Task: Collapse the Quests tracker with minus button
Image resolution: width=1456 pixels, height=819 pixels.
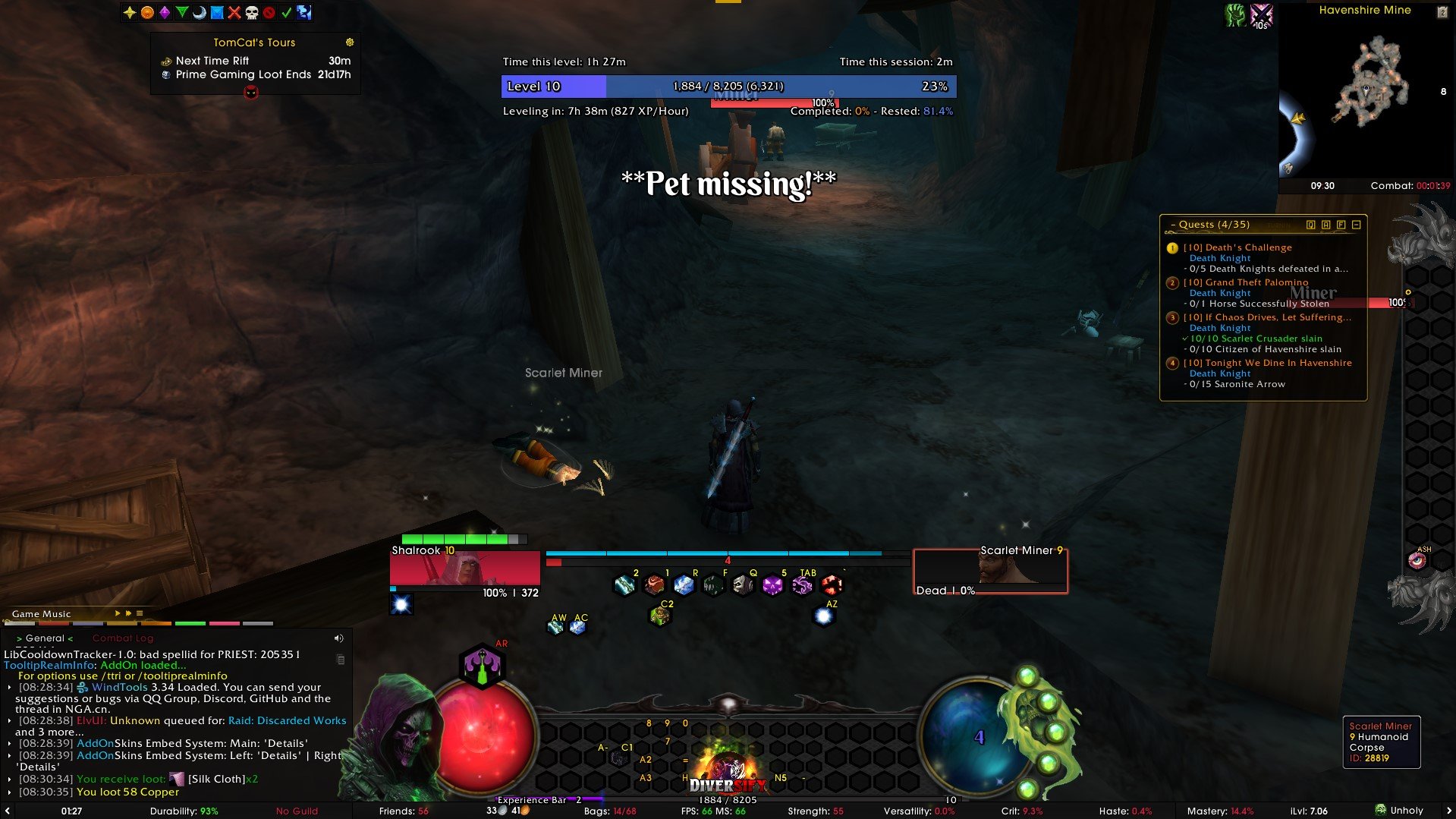Action: tap(1357, 225)
